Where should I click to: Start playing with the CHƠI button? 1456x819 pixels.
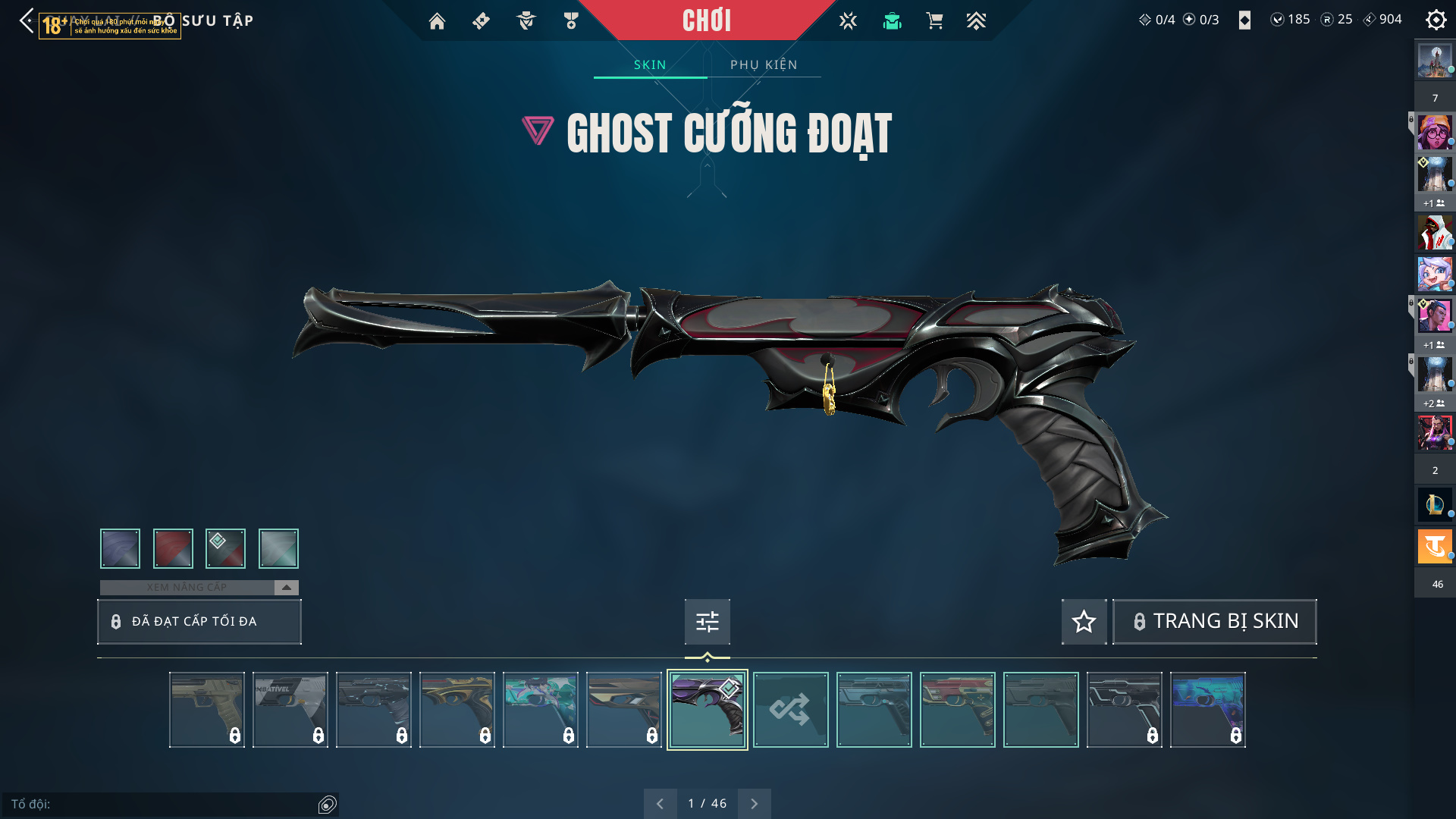pyautogui.click(x=707, y=20)
